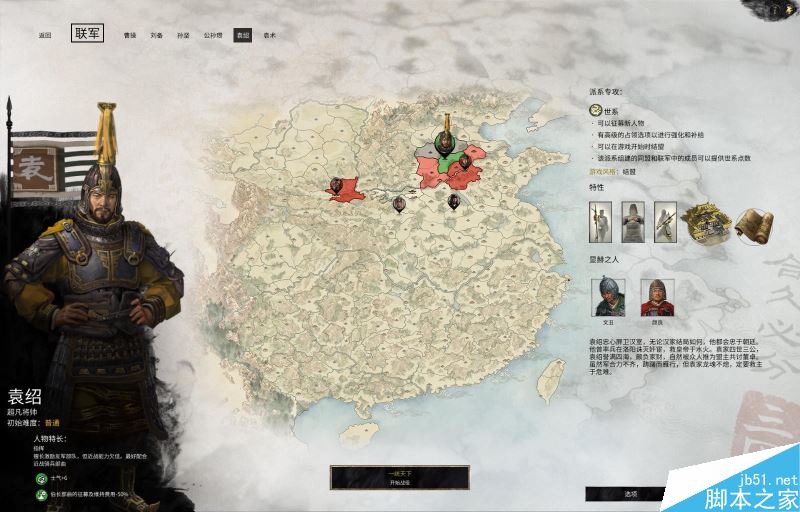The width and height of the screenshot is (800, 512).
Task: Open the 公孙瓒 faction tab
Action: tap(213, 35)
